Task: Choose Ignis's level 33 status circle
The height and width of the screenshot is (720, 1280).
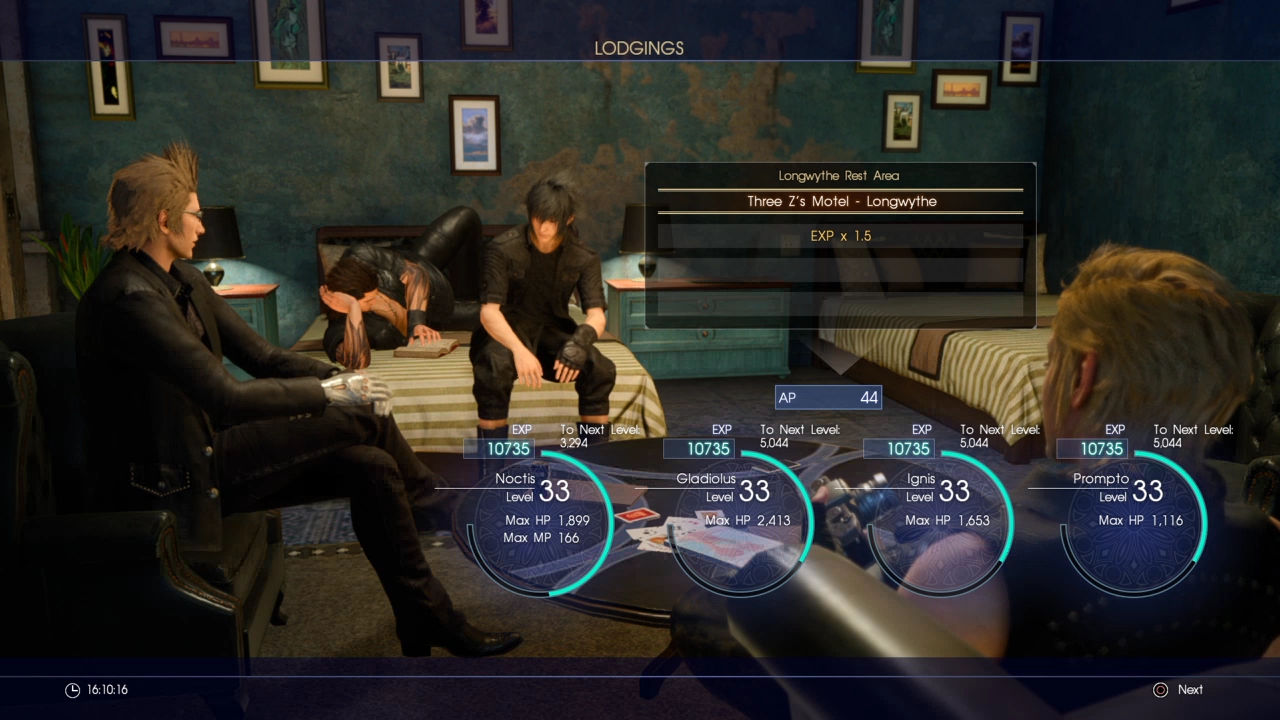Action: point(941,521)
